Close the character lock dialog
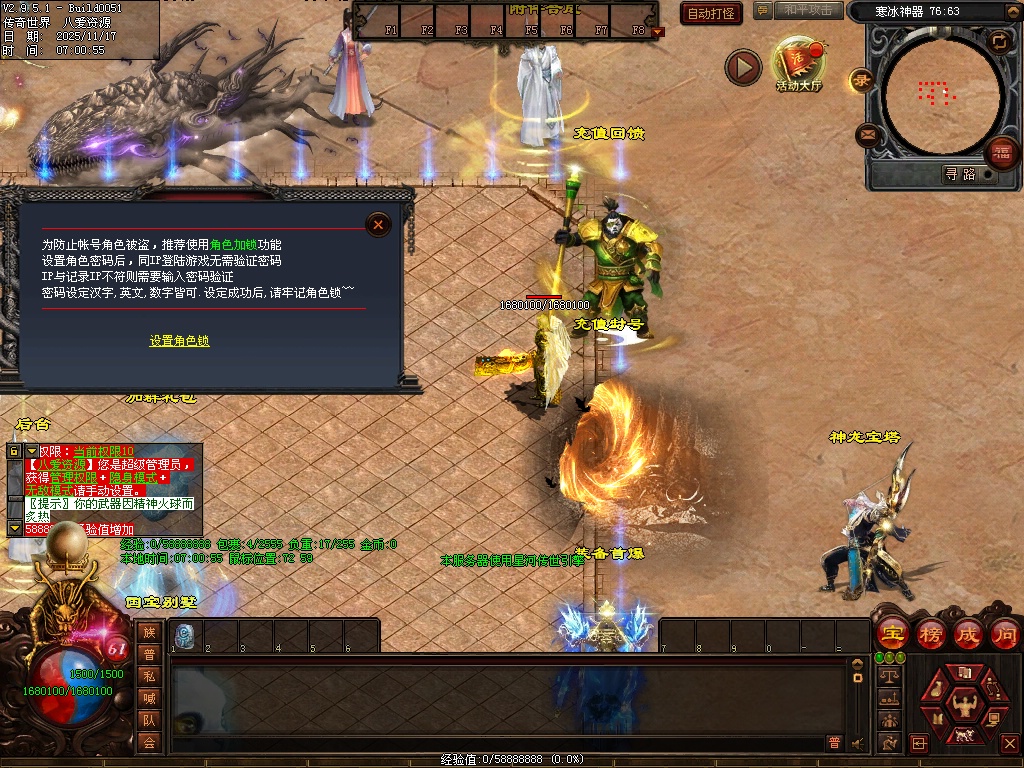 [378, 225]
